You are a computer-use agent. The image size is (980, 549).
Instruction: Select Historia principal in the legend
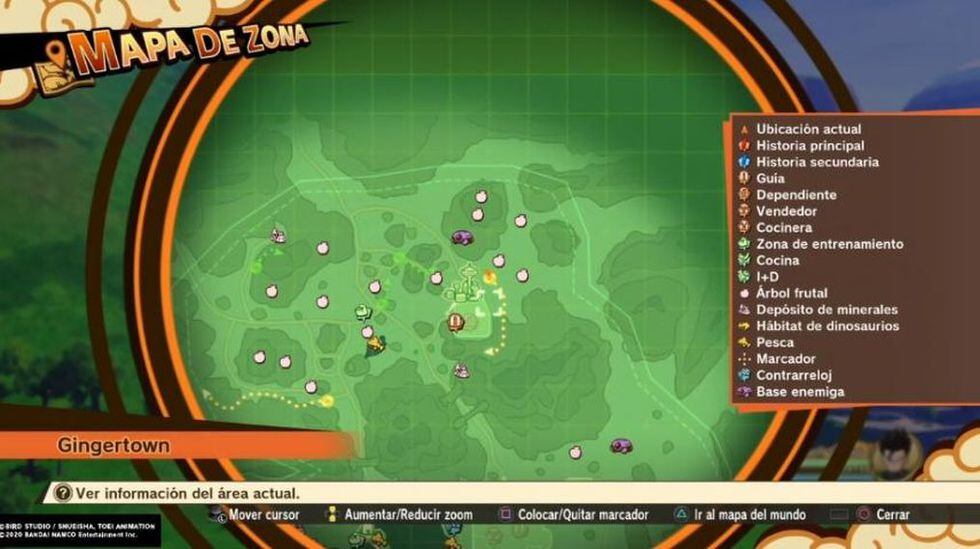[810, 146]
